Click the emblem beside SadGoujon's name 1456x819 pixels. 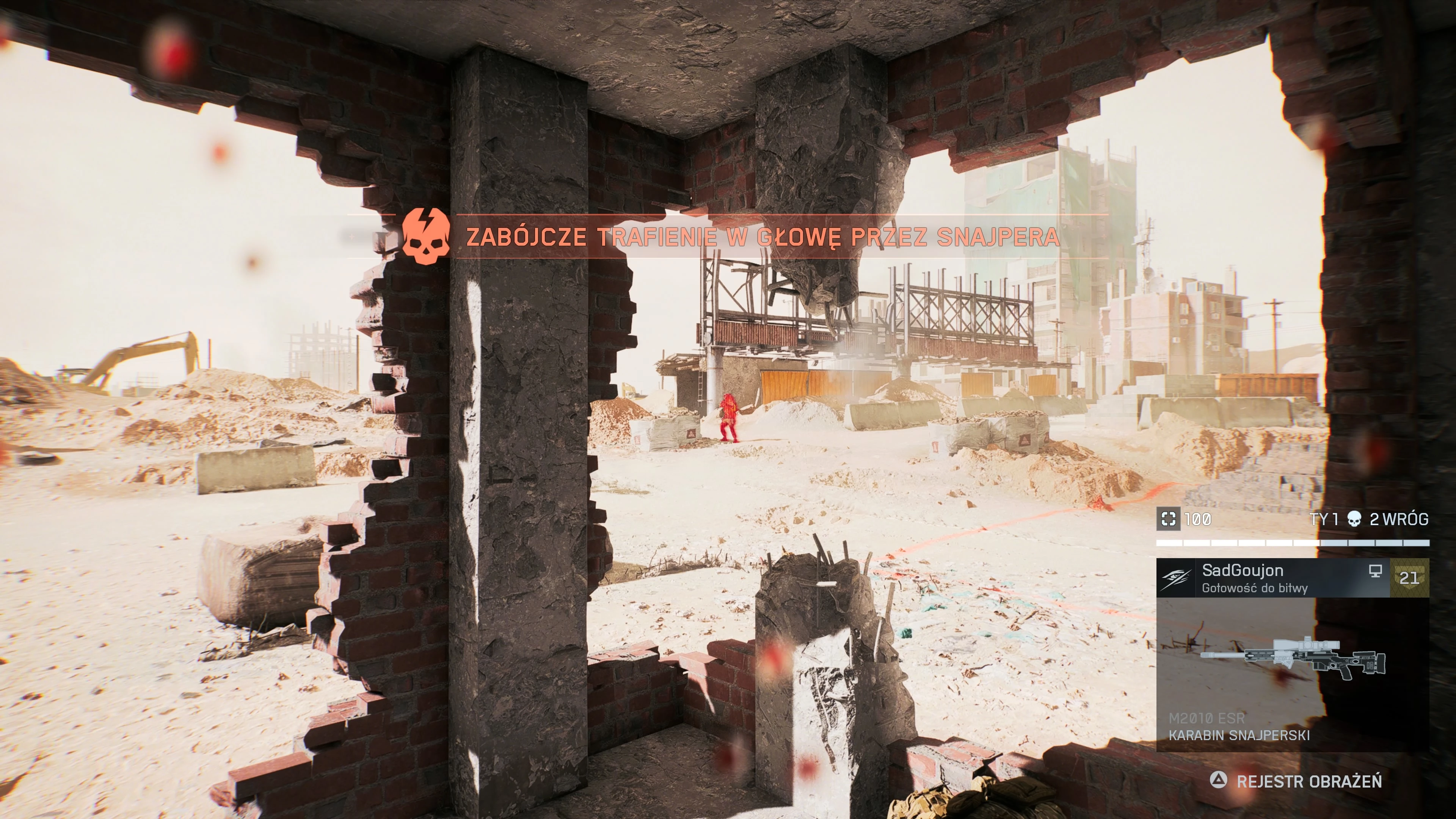coord(1176,577)
